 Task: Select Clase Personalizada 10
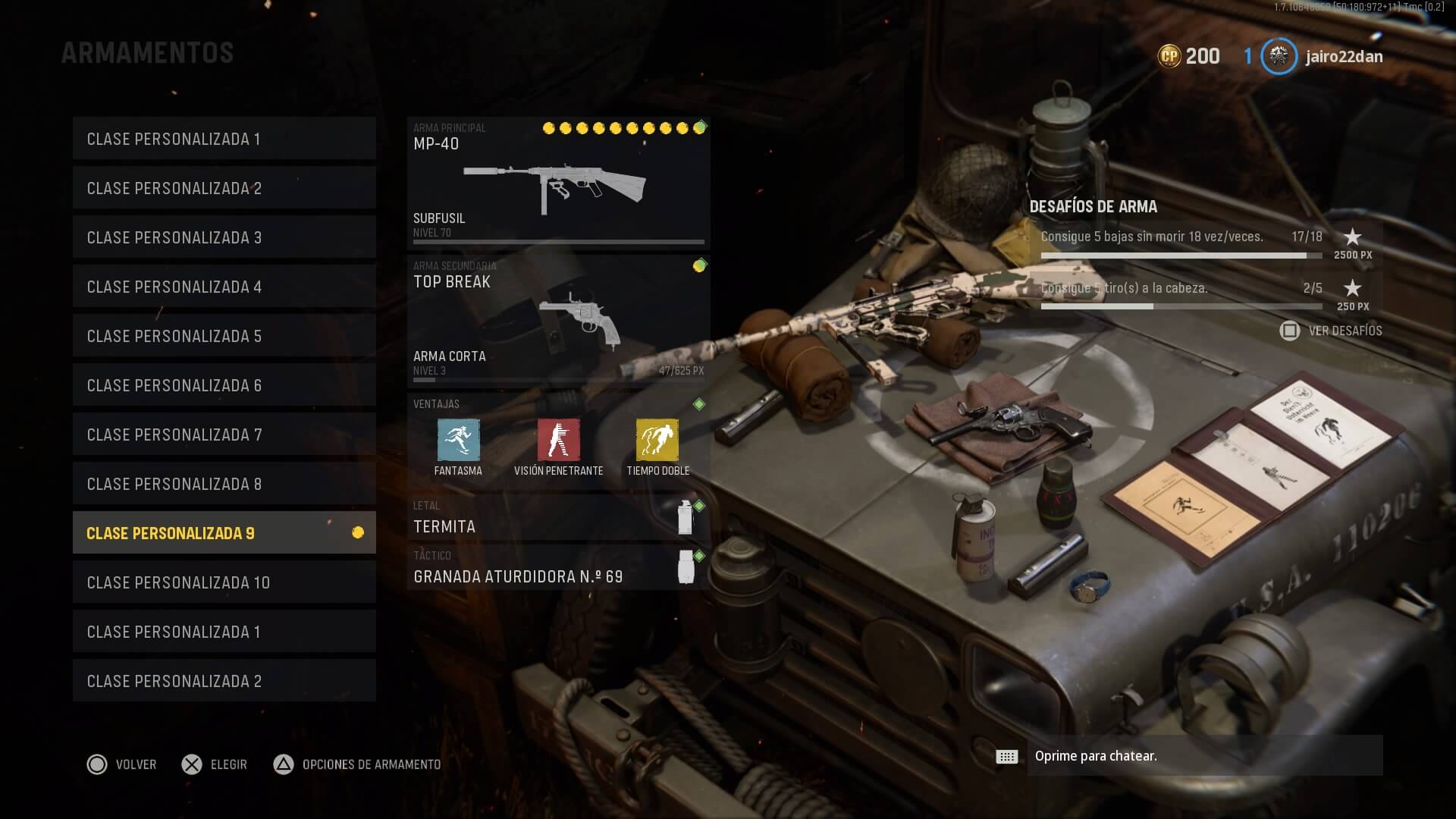coord(224,582)
